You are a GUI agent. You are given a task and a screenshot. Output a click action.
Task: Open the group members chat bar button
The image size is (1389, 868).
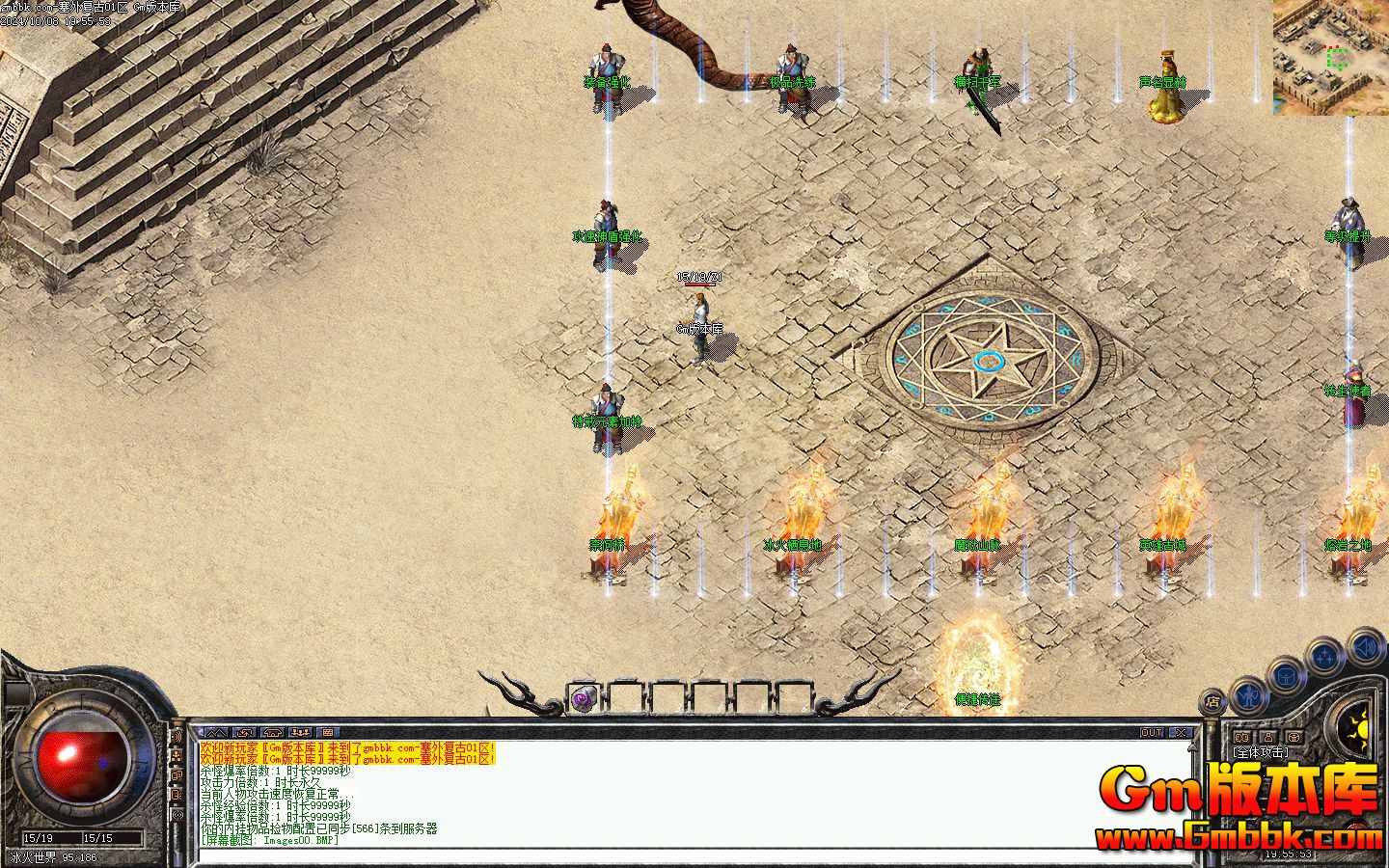coord(300,733)
